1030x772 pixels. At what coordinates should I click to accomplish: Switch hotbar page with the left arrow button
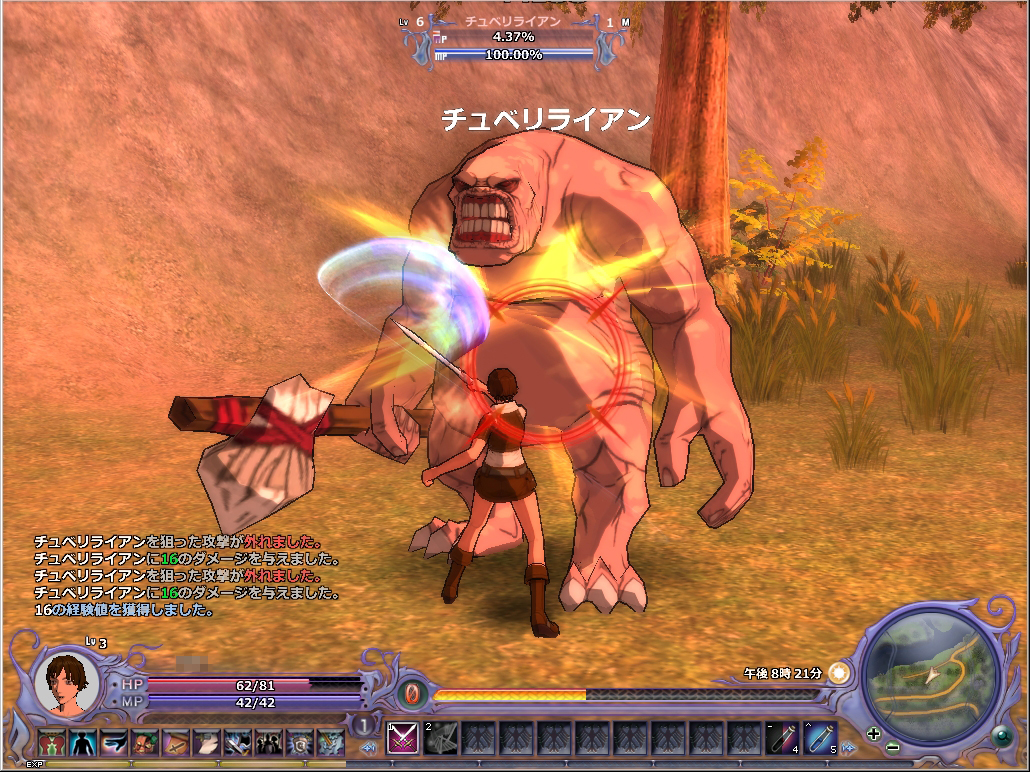tap(368, 747)
